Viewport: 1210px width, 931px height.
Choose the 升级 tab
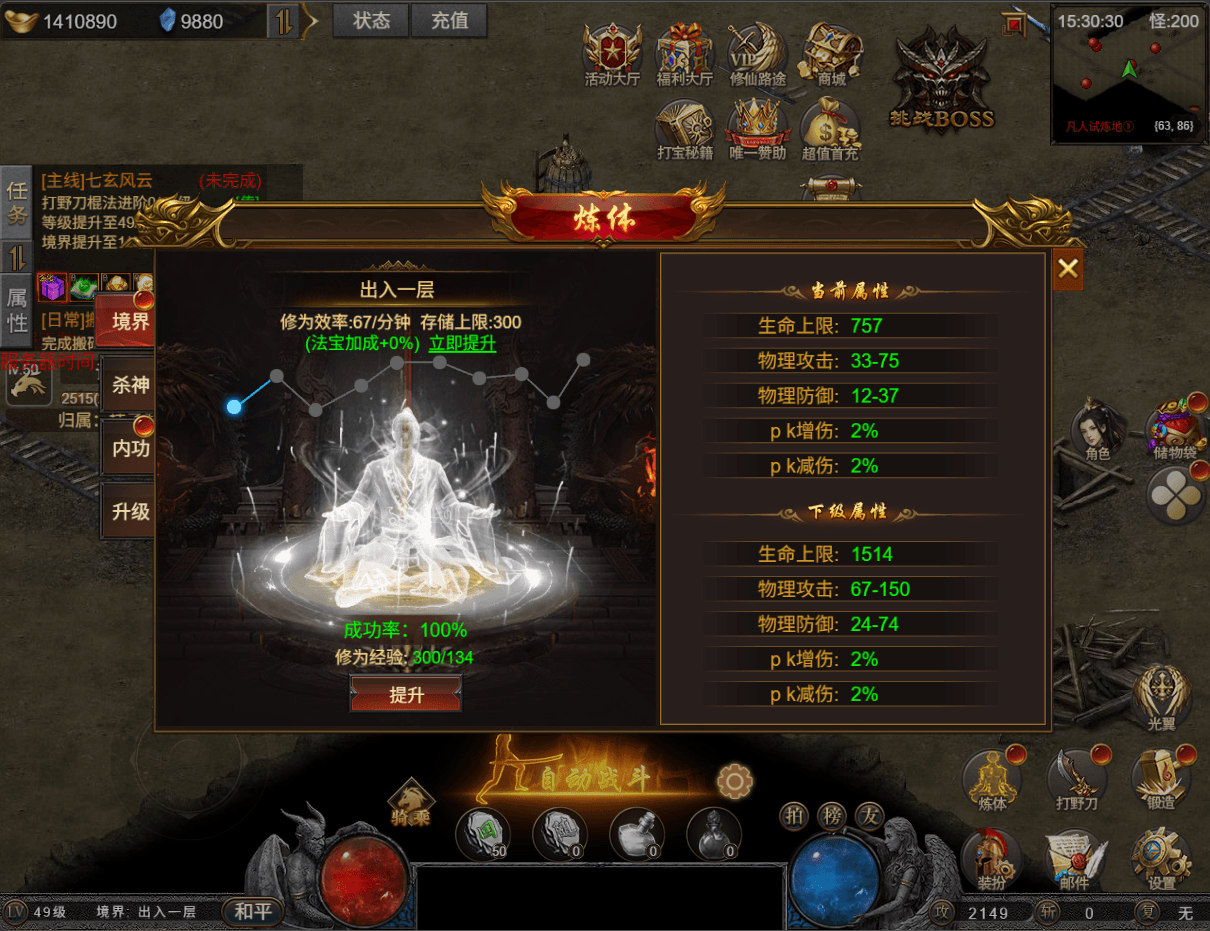click(130, 511)
